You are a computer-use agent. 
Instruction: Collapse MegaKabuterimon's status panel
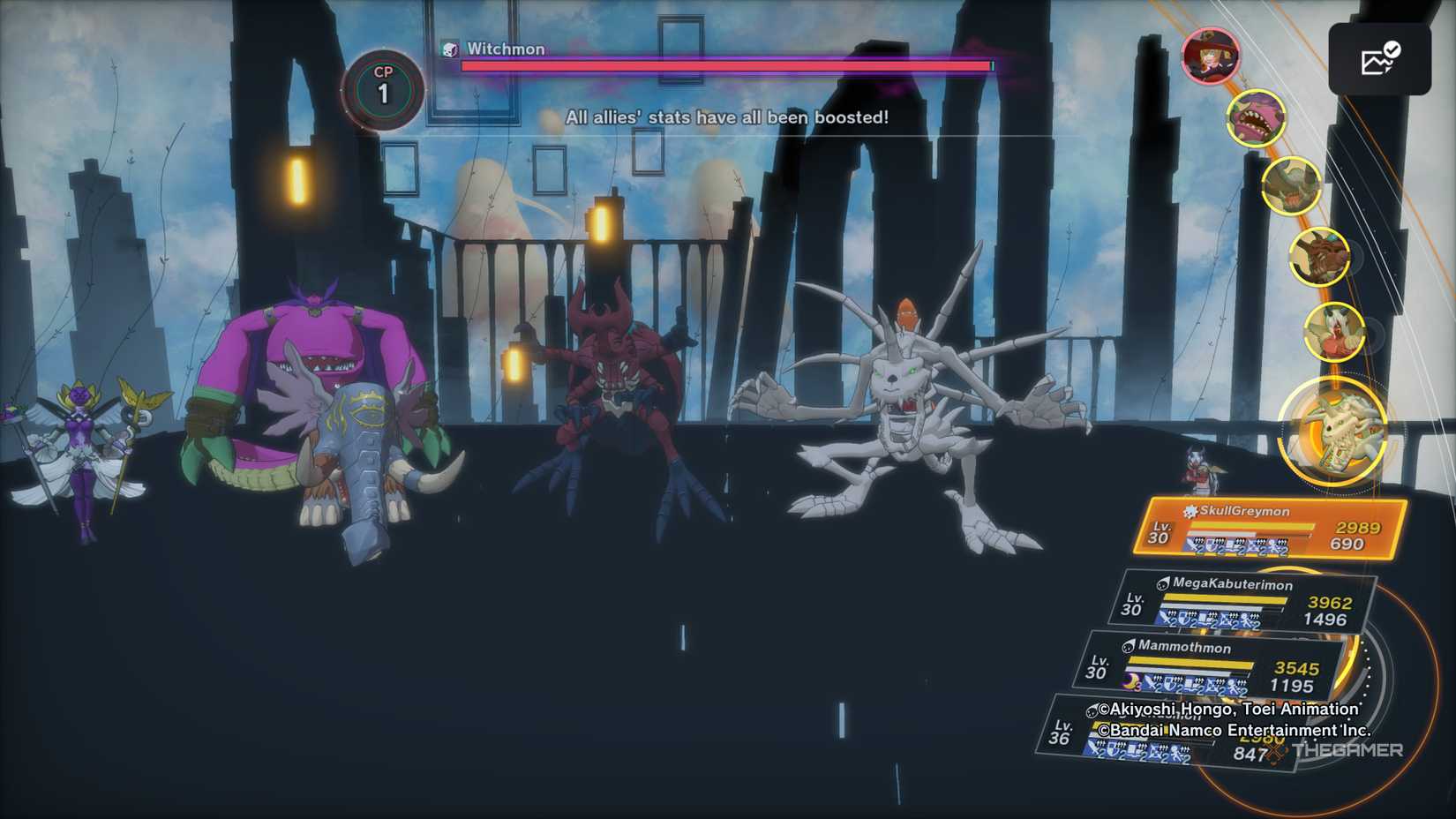pos(1235,600)
